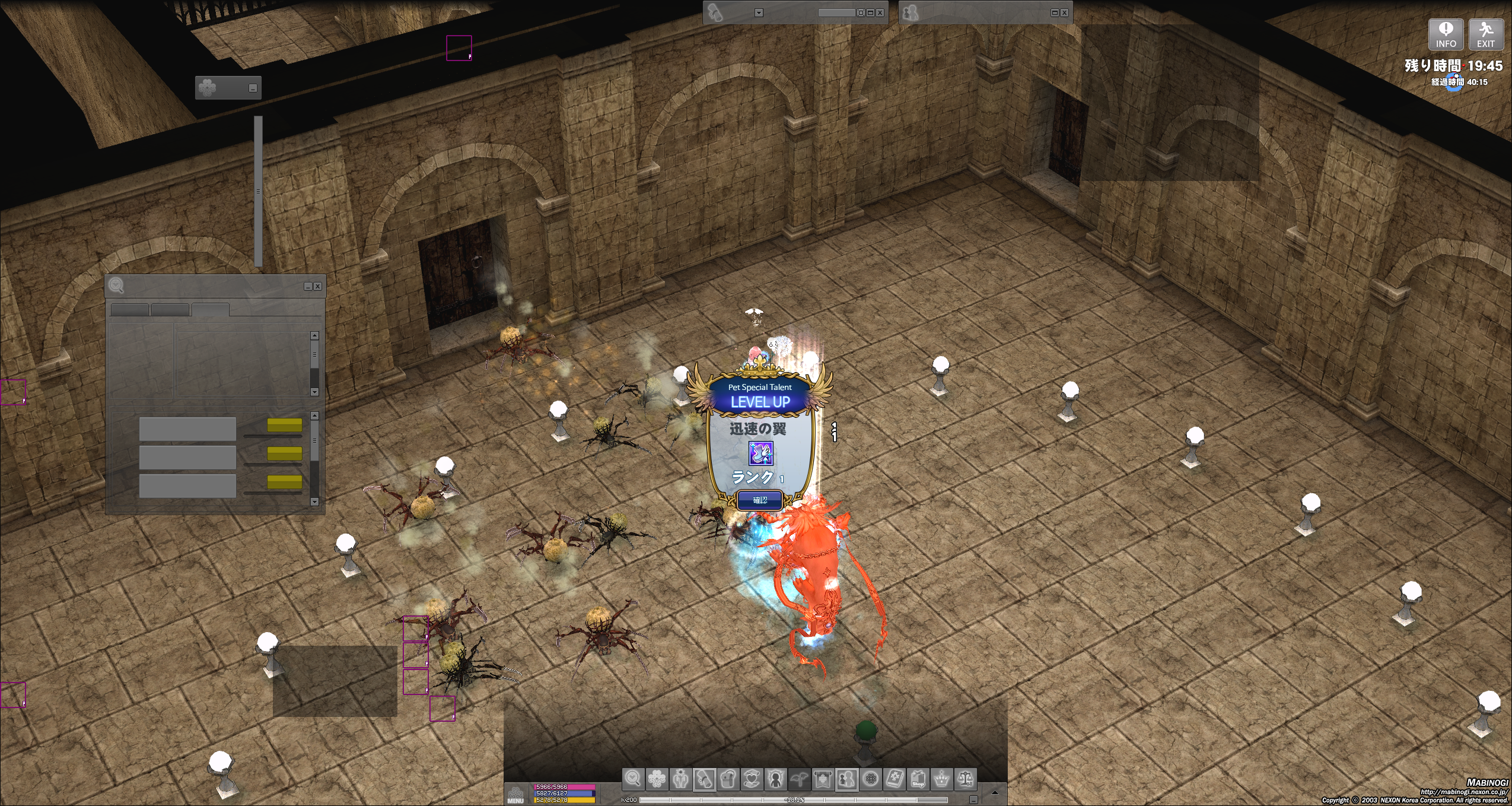This screenshot has width=1512, height=806.
Task: Open the Shop gift box icon
Action: click(x=918, y=778)
